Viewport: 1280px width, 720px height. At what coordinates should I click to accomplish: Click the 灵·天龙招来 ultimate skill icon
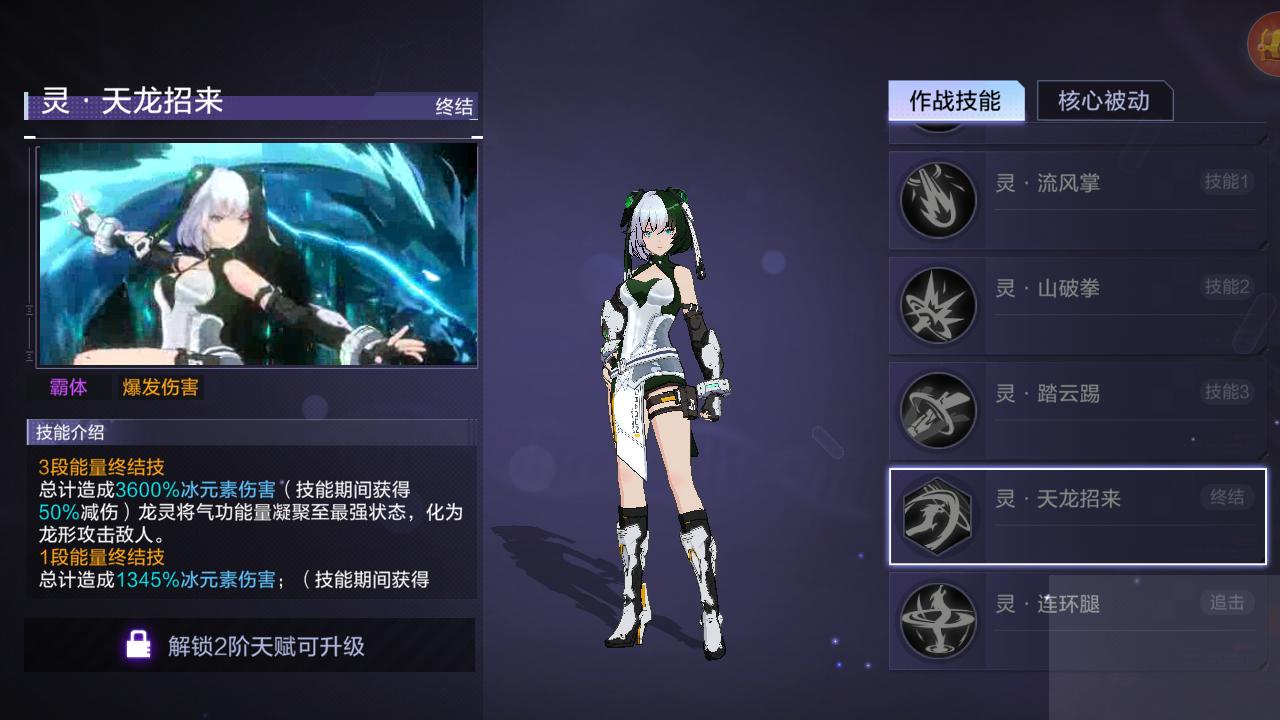pos(937,514)
